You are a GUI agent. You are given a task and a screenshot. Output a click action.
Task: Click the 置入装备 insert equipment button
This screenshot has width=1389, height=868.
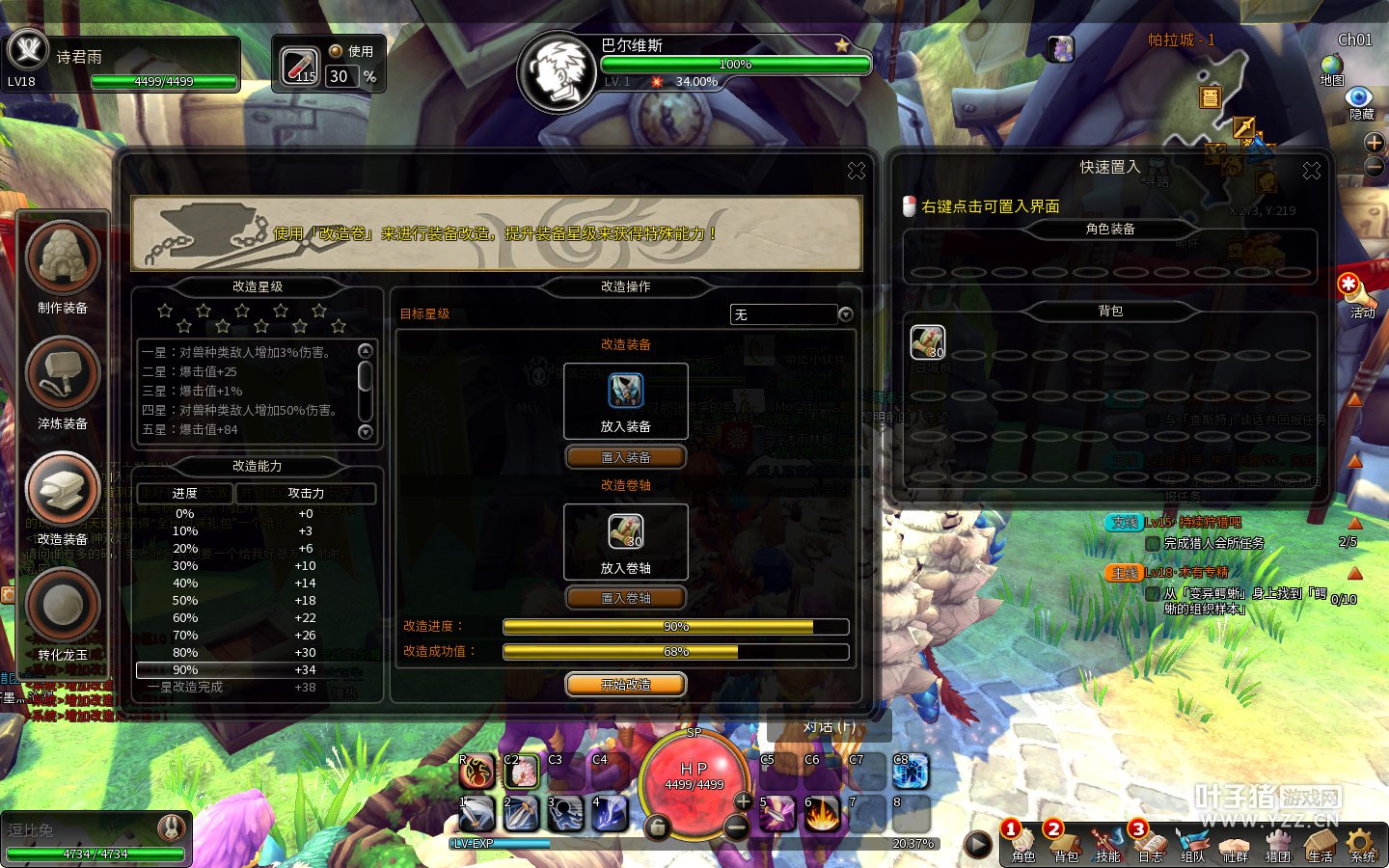[x=625, y=457]
